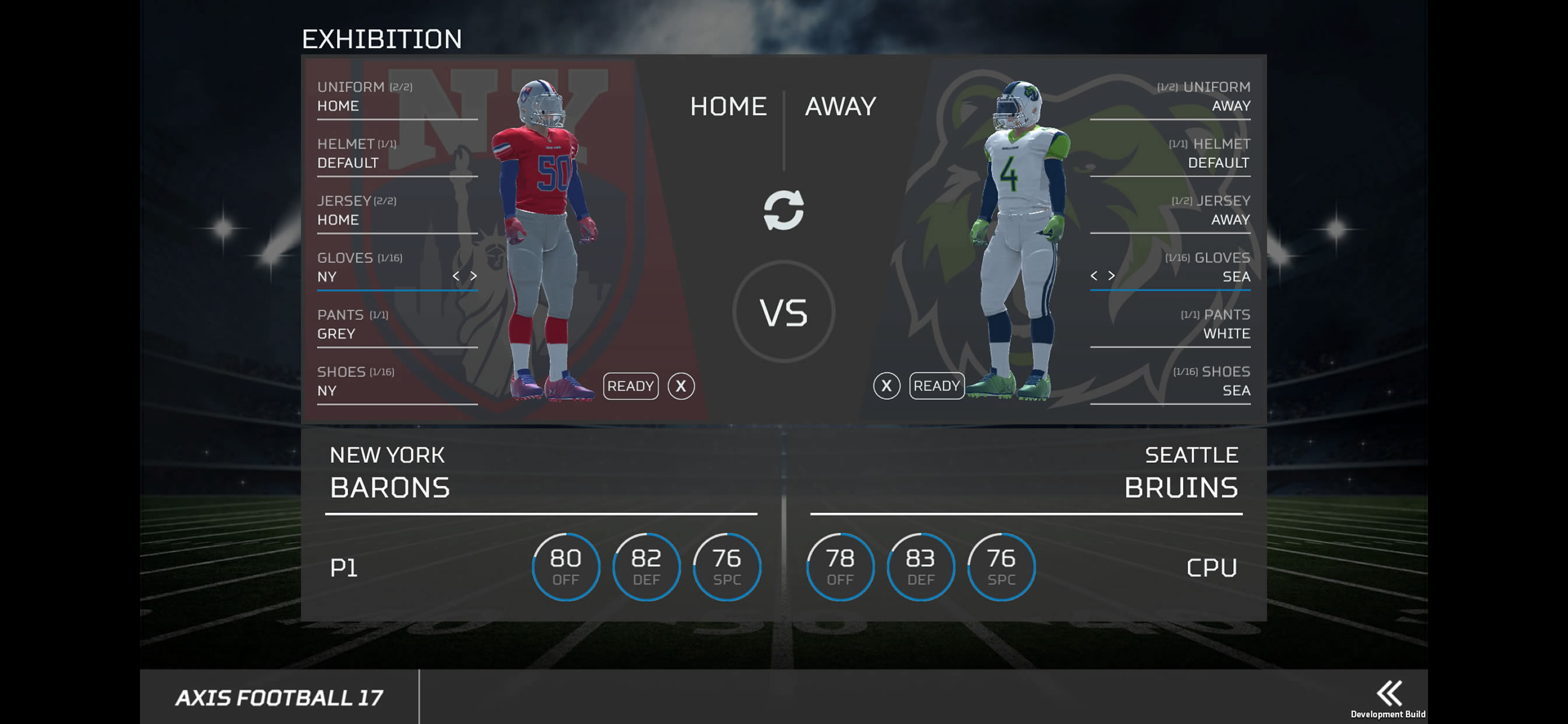1568x724 pixels.
Task: Select Seattle UNIFORM row
Action: point(1170,97)
